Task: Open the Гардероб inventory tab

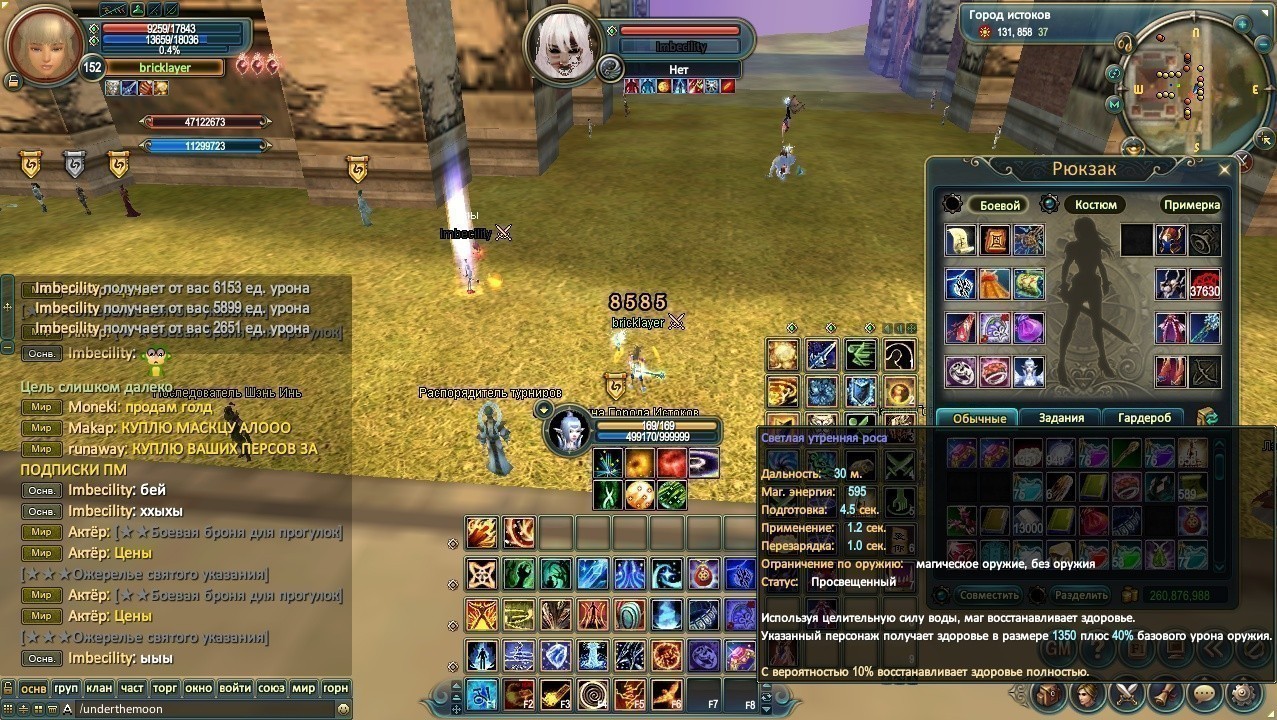Action: tap(1144, 418)
